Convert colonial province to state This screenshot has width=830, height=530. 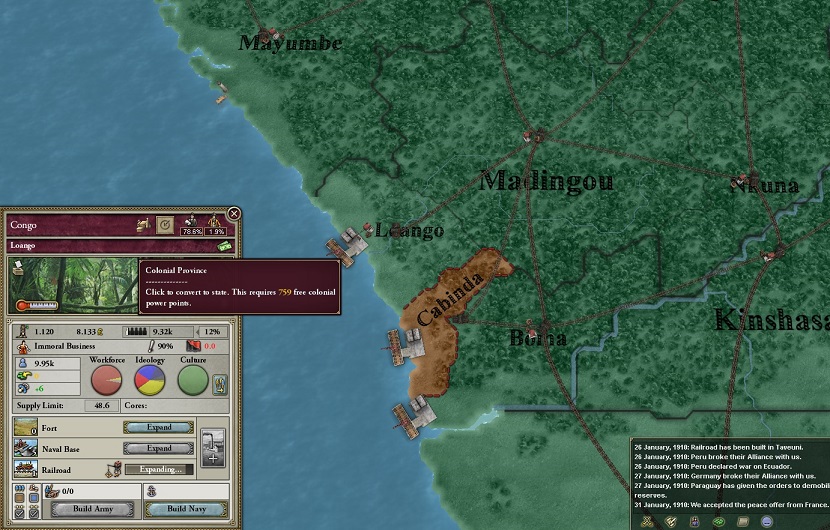[165, 226]
